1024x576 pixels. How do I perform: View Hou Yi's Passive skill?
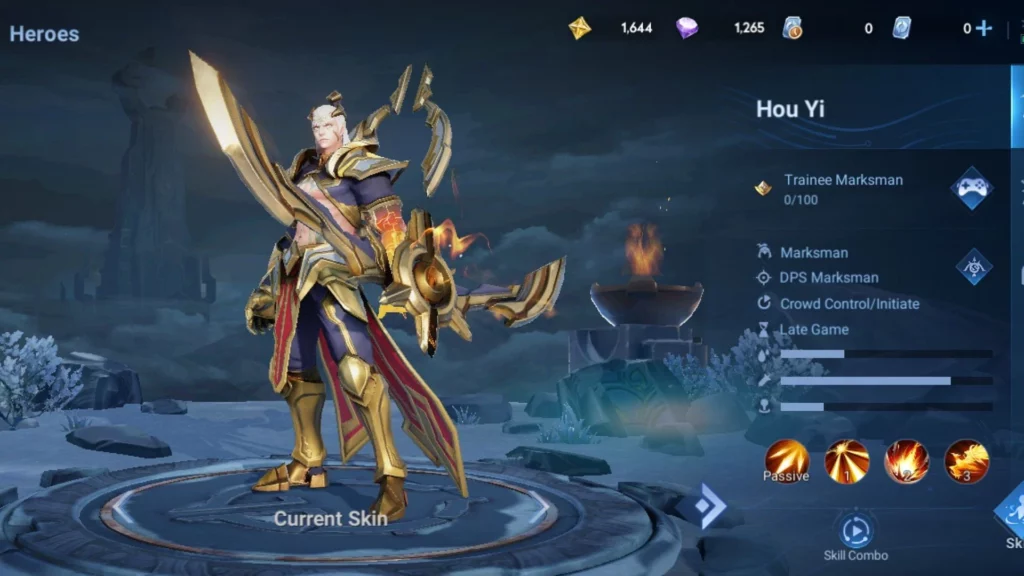(787, 461)
